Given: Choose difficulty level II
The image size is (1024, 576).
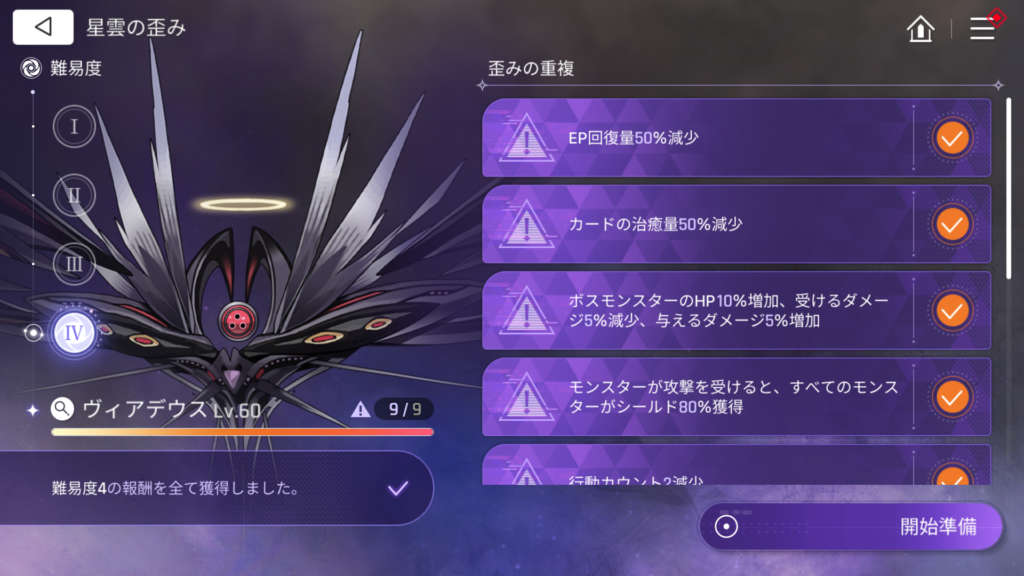Looking at the screenshot, I should pyautogui.click(x=74, y=195).
